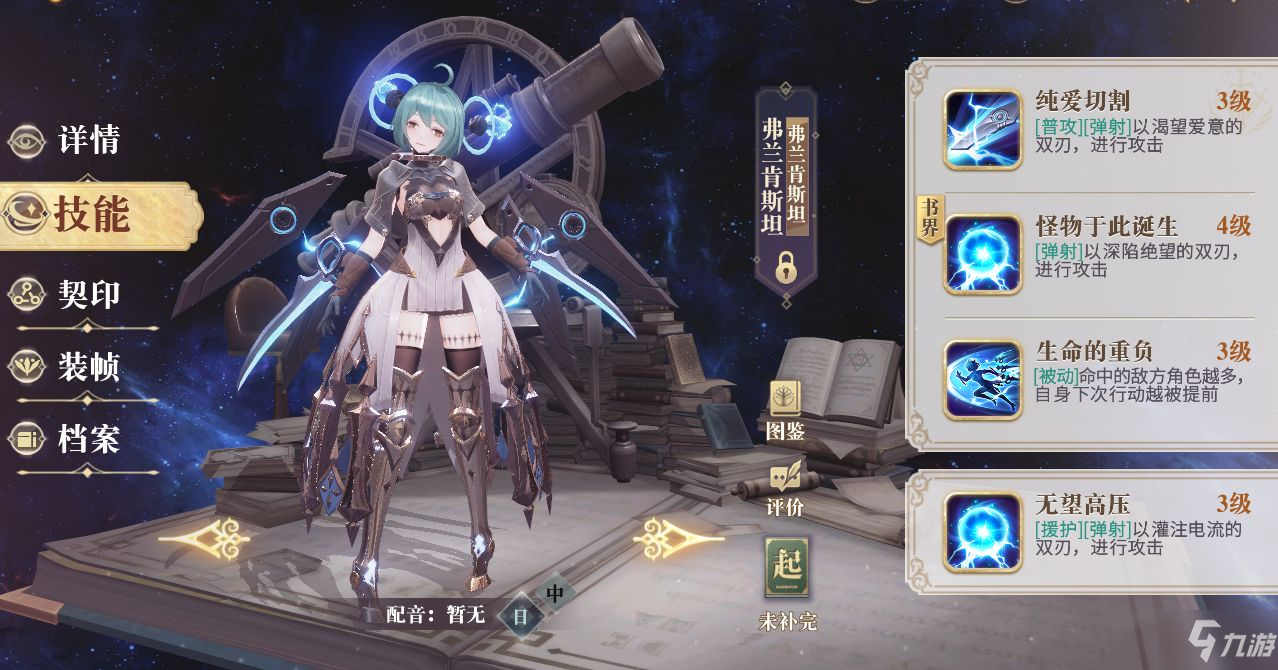The height and width of the screenshot is (670, 1278).
Task: Click the padlock icon under character name
Action: [786, 267]
